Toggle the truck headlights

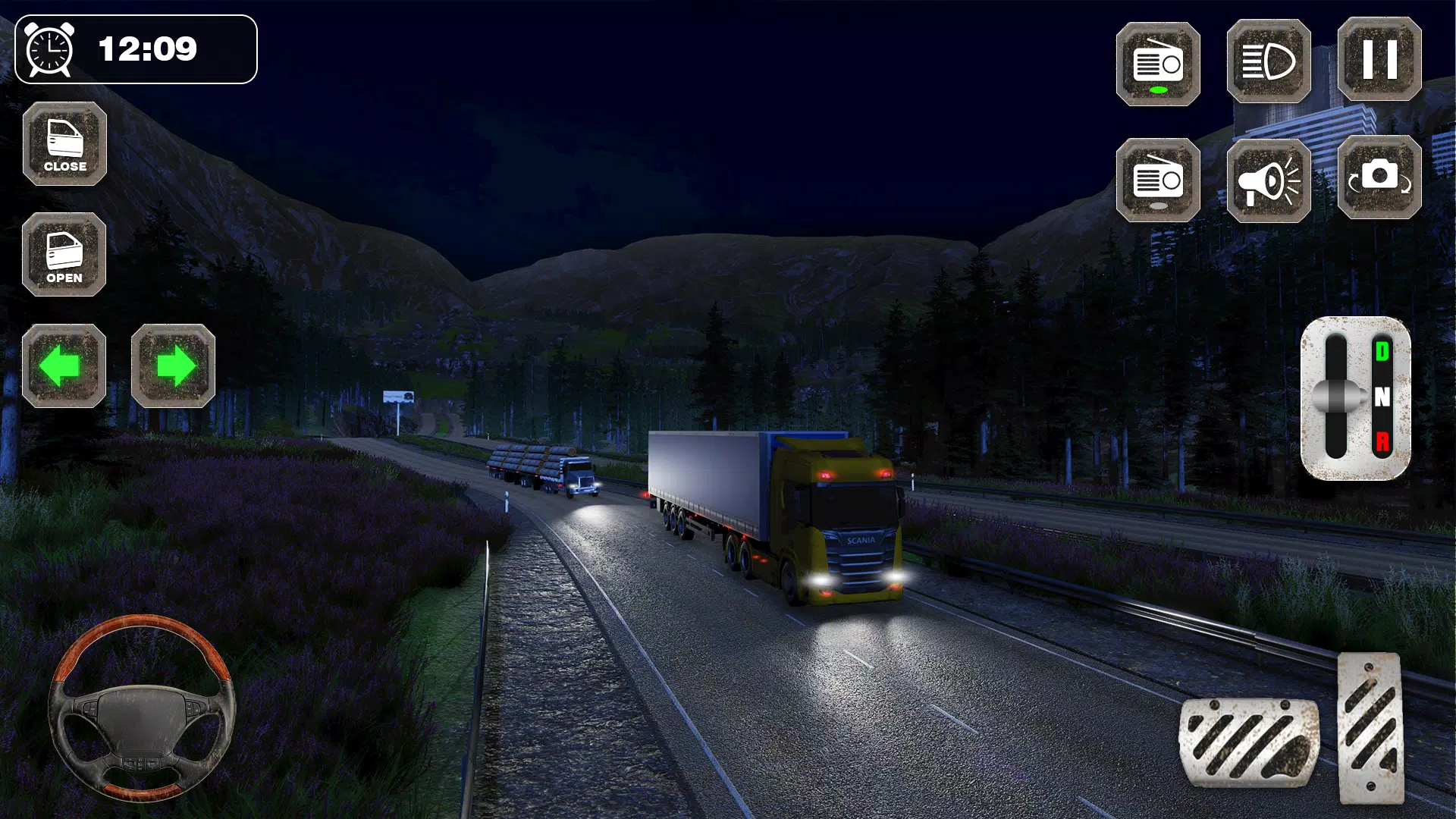click(1268, 61)
